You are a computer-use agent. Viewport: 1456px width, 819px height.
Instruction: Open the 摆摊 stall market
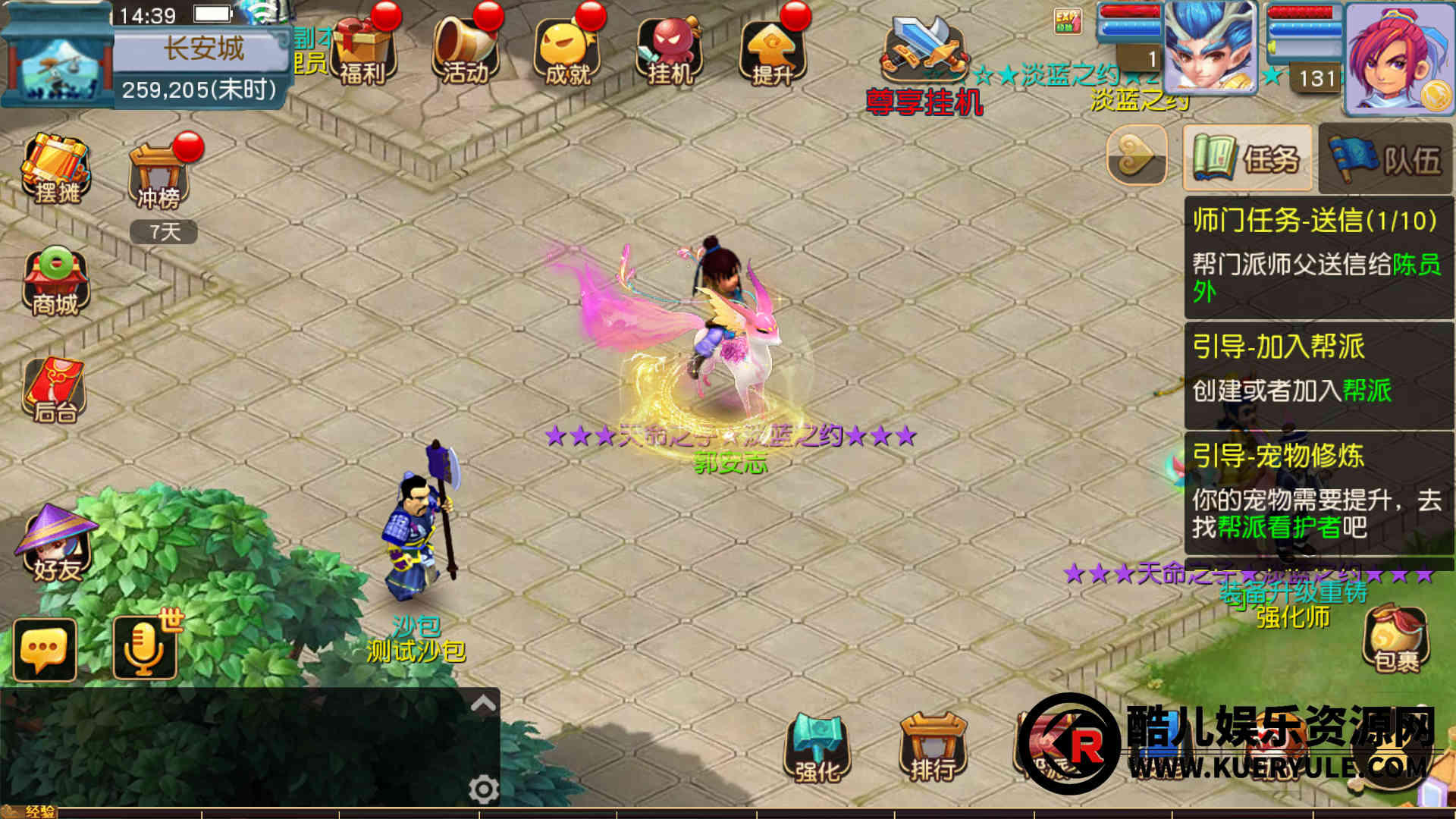click(x=56, y=168)
